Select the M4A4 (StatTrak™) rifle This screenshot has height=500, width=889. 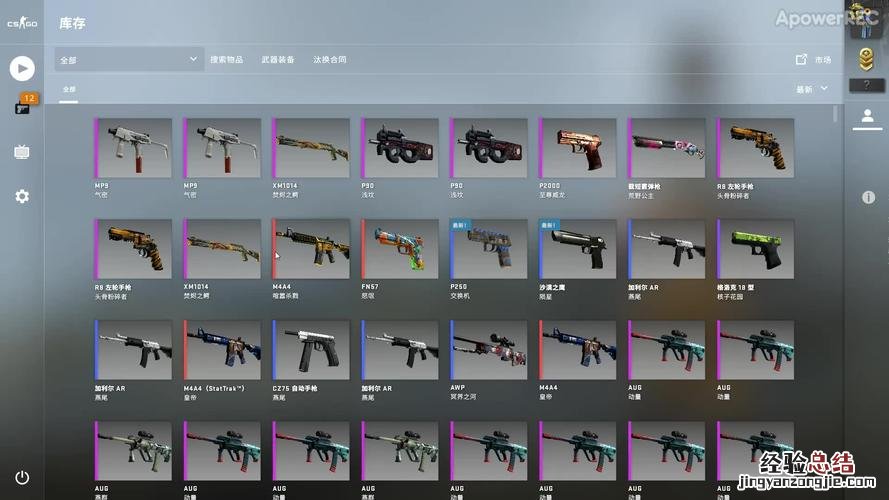(222, 350)
